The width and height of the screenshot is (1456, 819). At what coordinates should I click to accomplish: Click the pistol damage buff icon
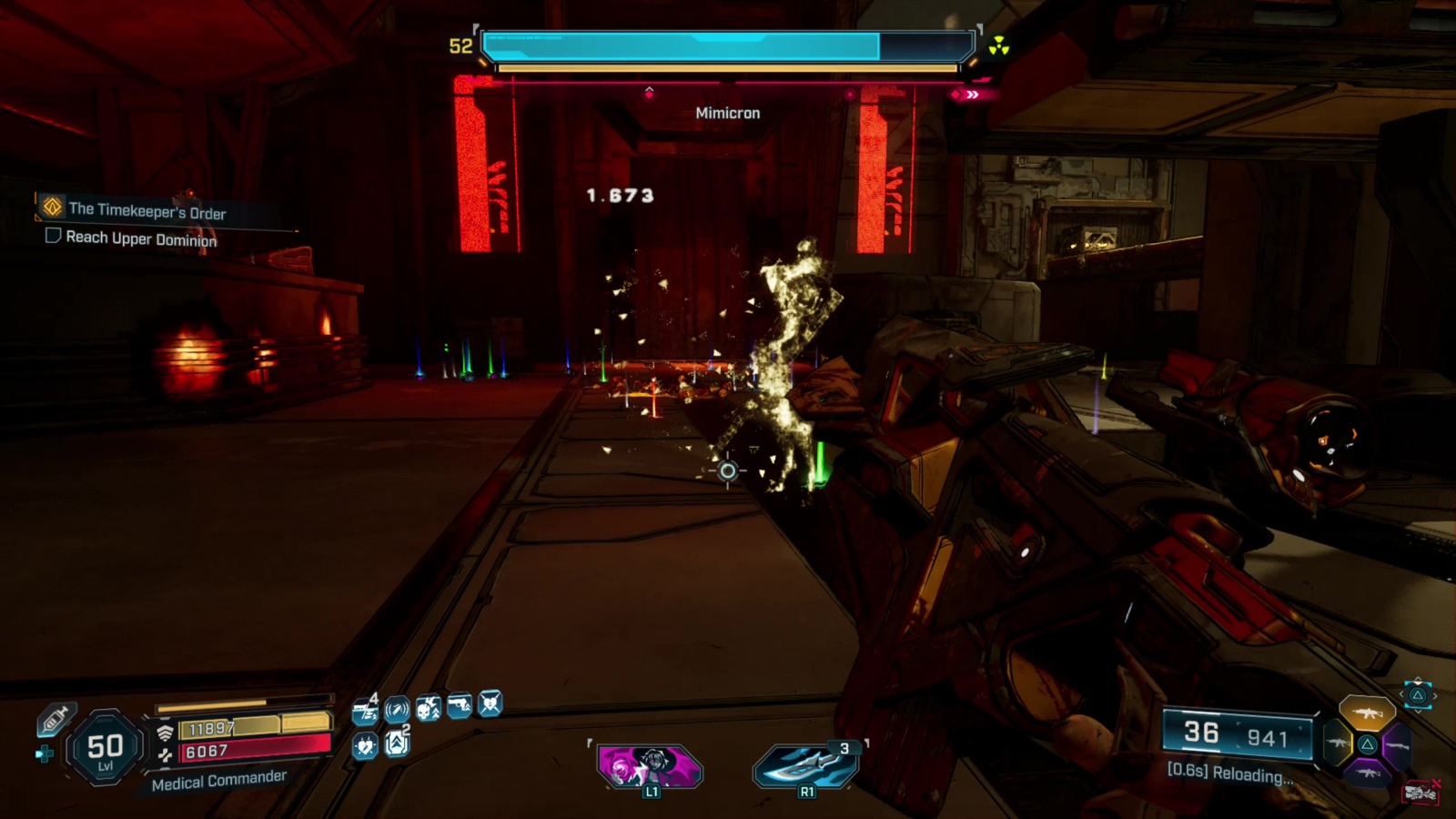click(459, 706)
